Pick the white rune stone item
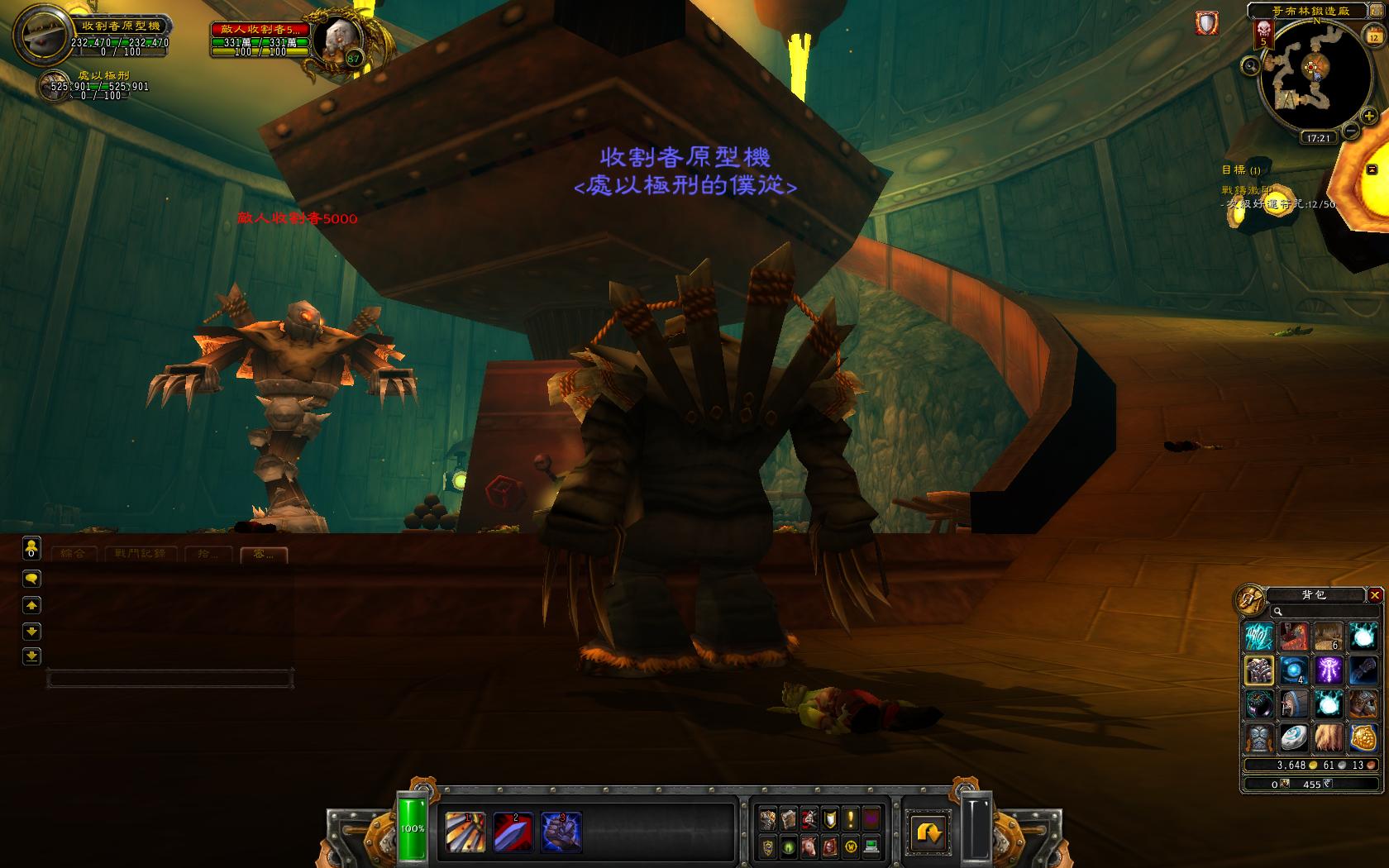 (x=1294, y=737)
